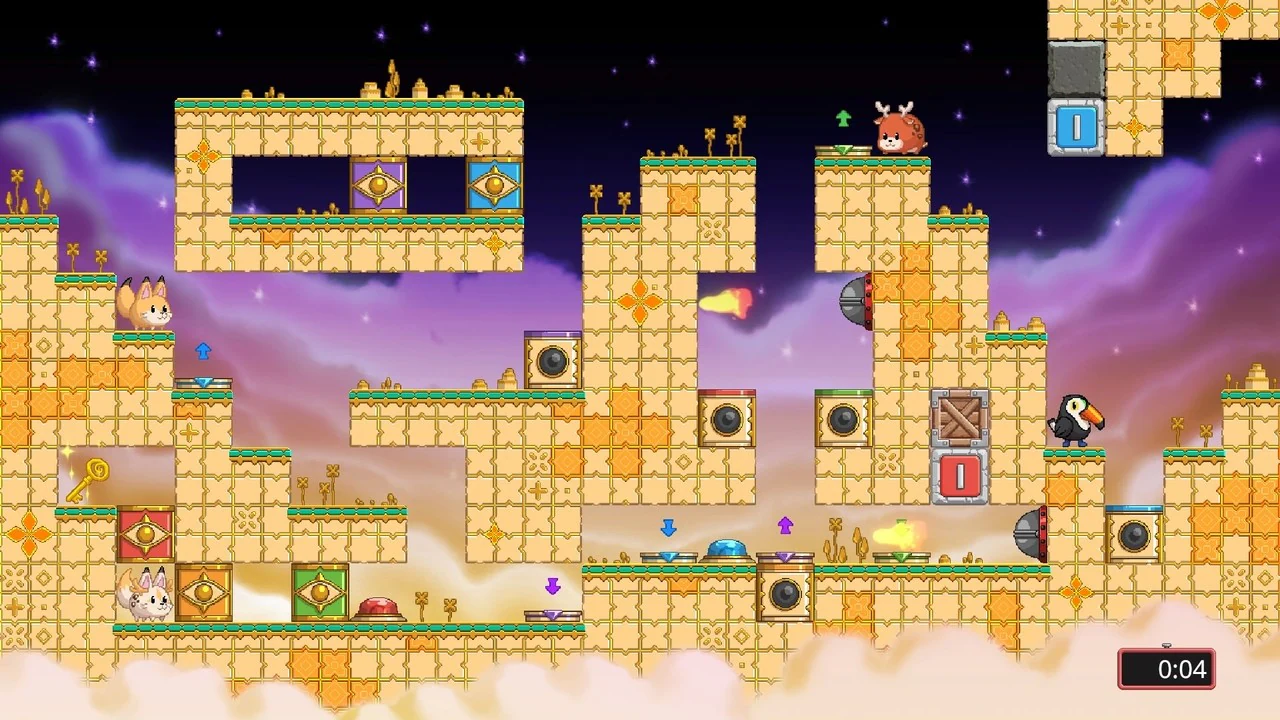Click the 0:04 countdown timer

[1166, 669]
